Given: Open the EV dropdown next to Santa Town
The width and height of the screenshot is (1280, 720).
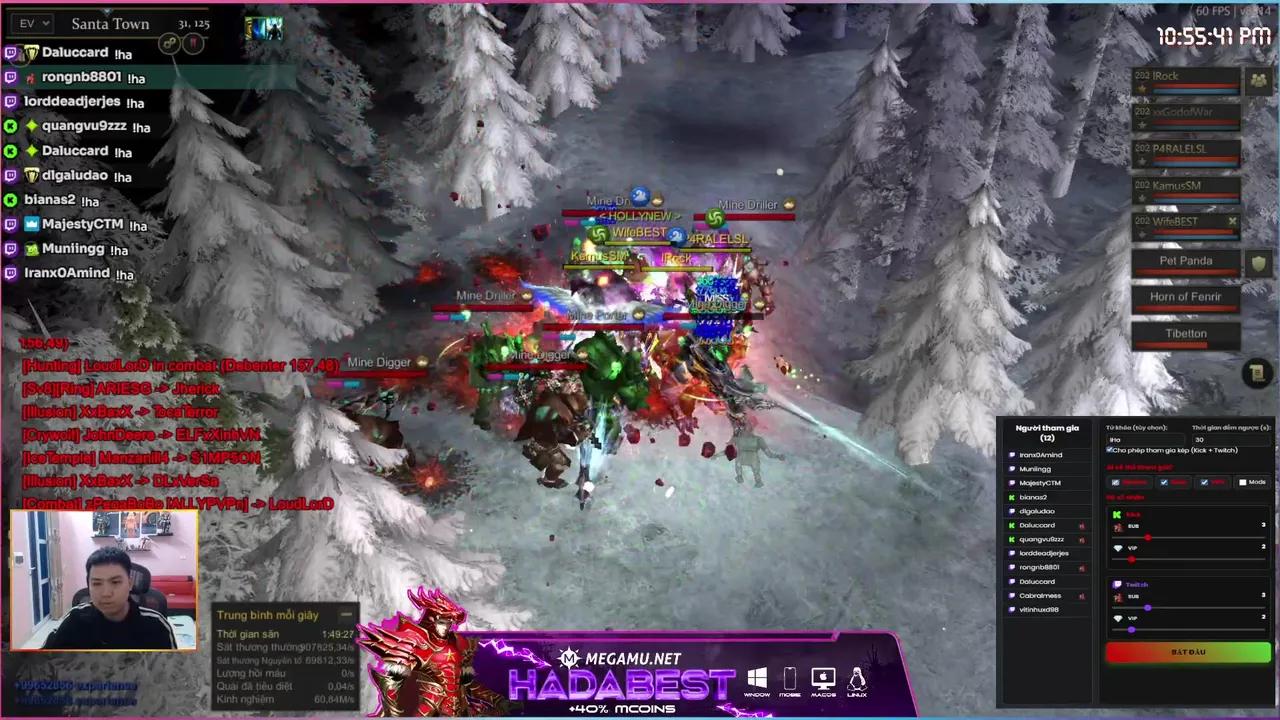Looking at the screenshot, I should (x=30, y=23).
